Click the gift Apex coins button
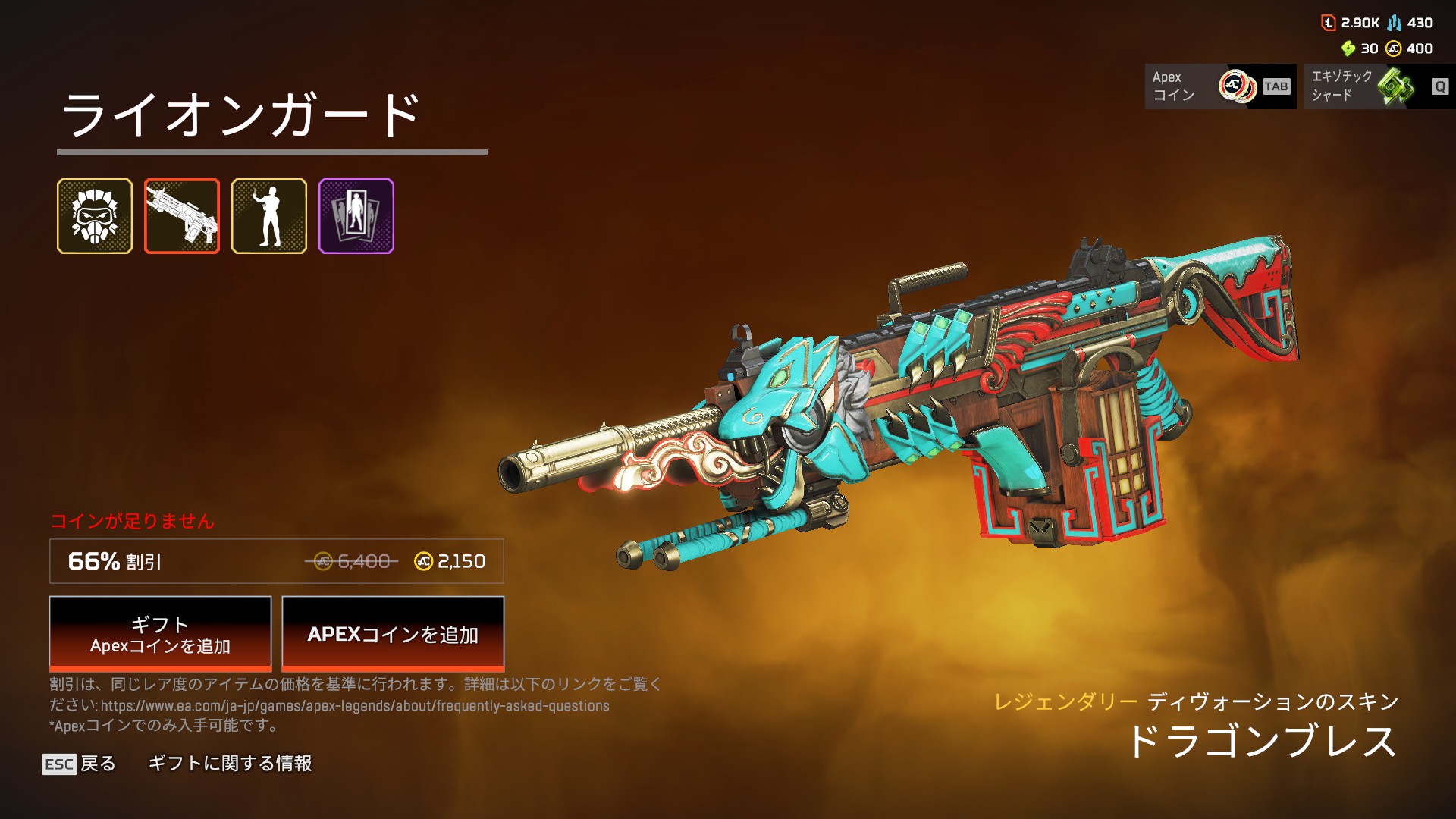1456x819 pixels. [160, 634]
